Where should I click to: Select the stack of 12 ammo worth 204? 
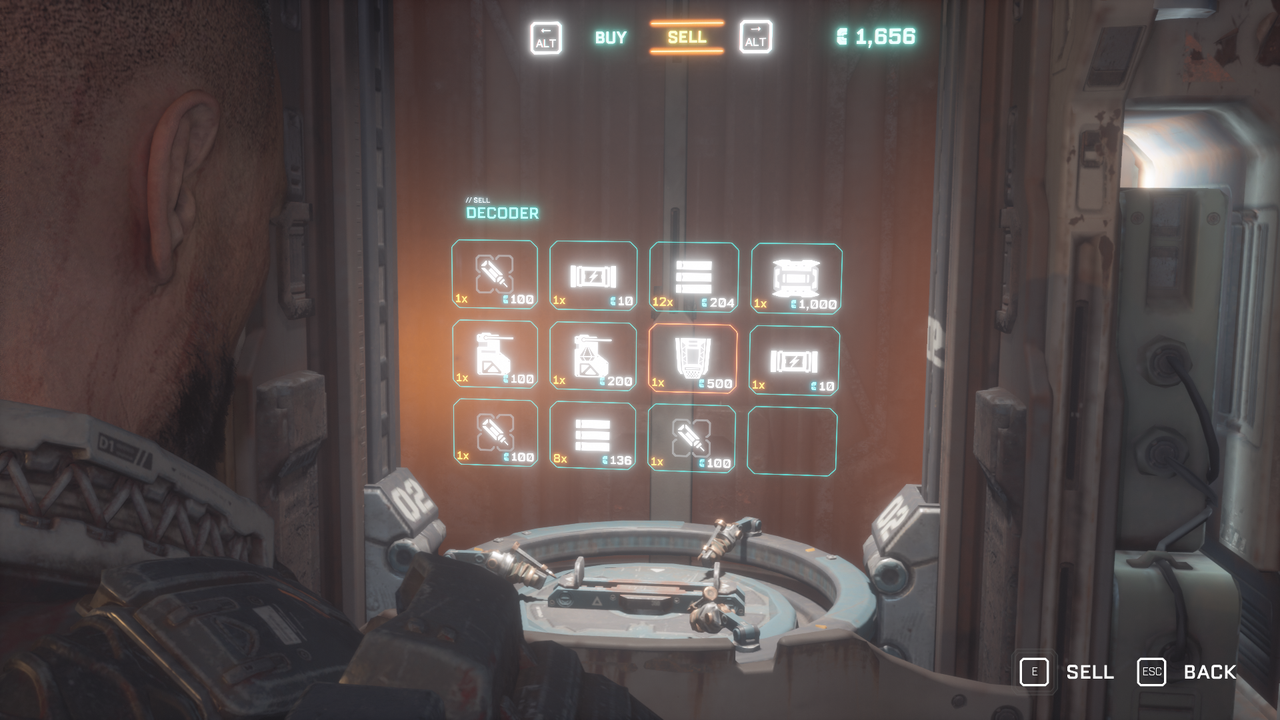pos(694,275)
